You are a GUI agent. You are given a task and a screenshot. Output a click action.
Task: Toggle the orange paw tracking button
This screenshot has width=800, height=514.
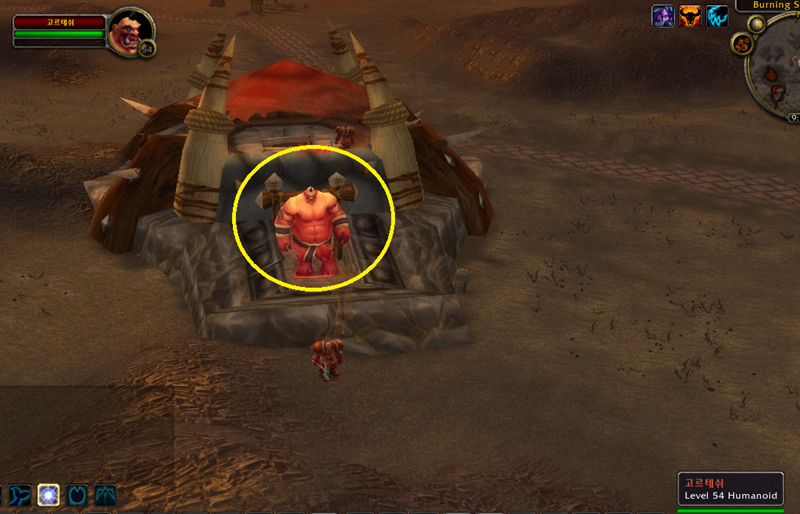pyautogui.click(x=742, y=44)
